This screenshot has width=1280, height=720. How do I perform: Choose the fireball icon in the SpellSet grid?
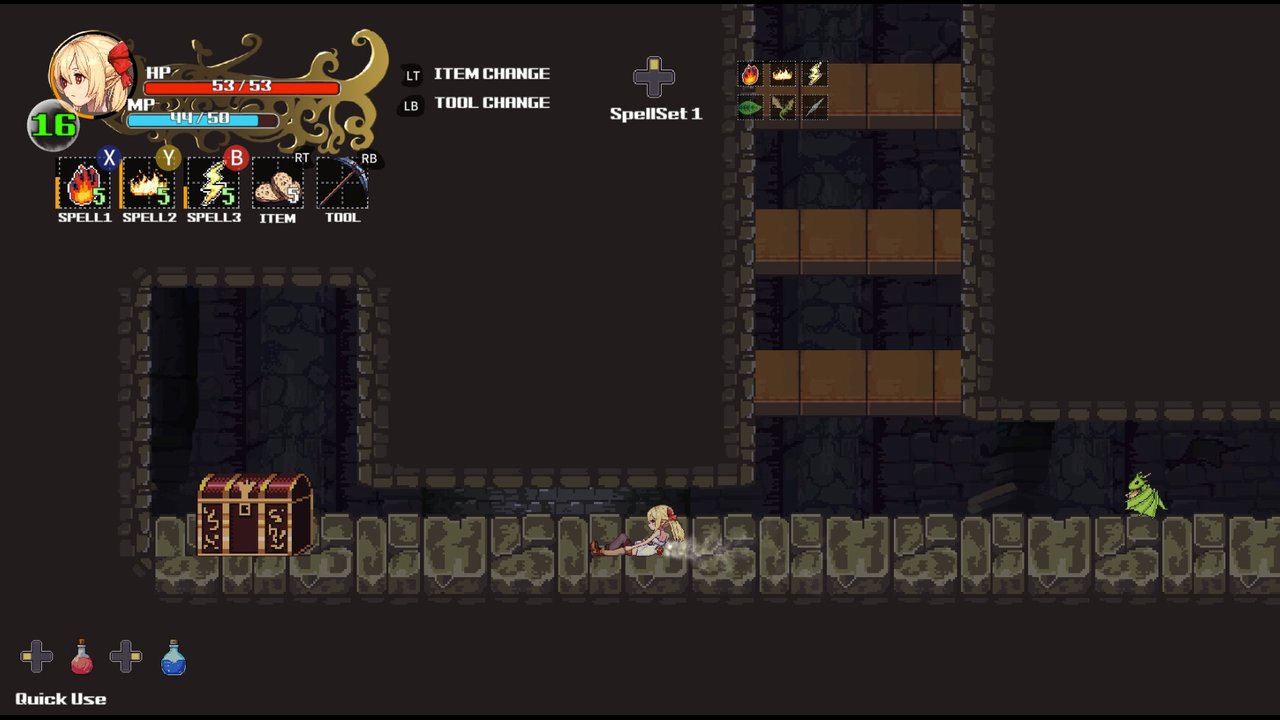(750, 75)
